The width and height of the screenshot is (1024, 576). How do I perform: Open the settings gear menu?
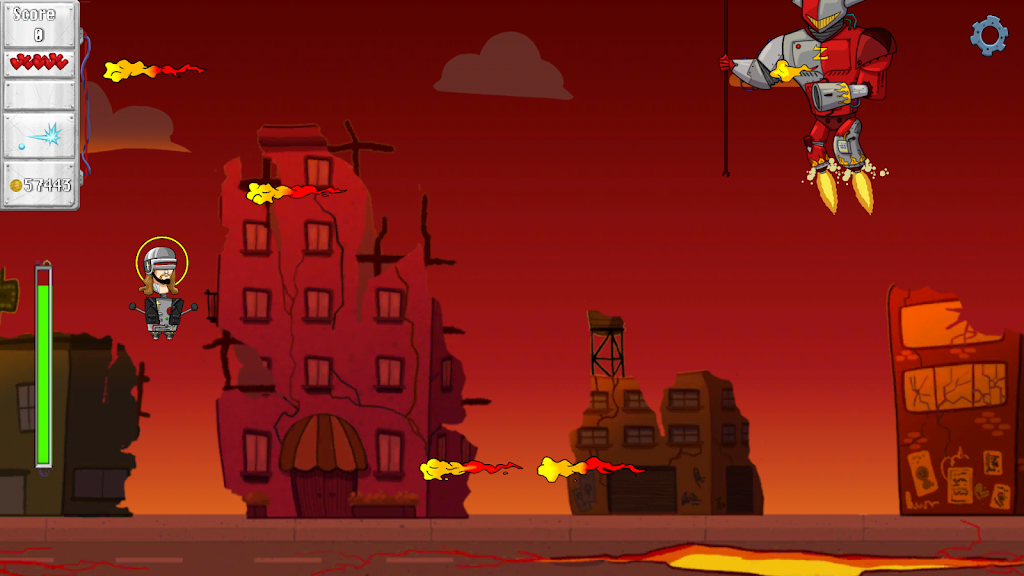[989, 35]
